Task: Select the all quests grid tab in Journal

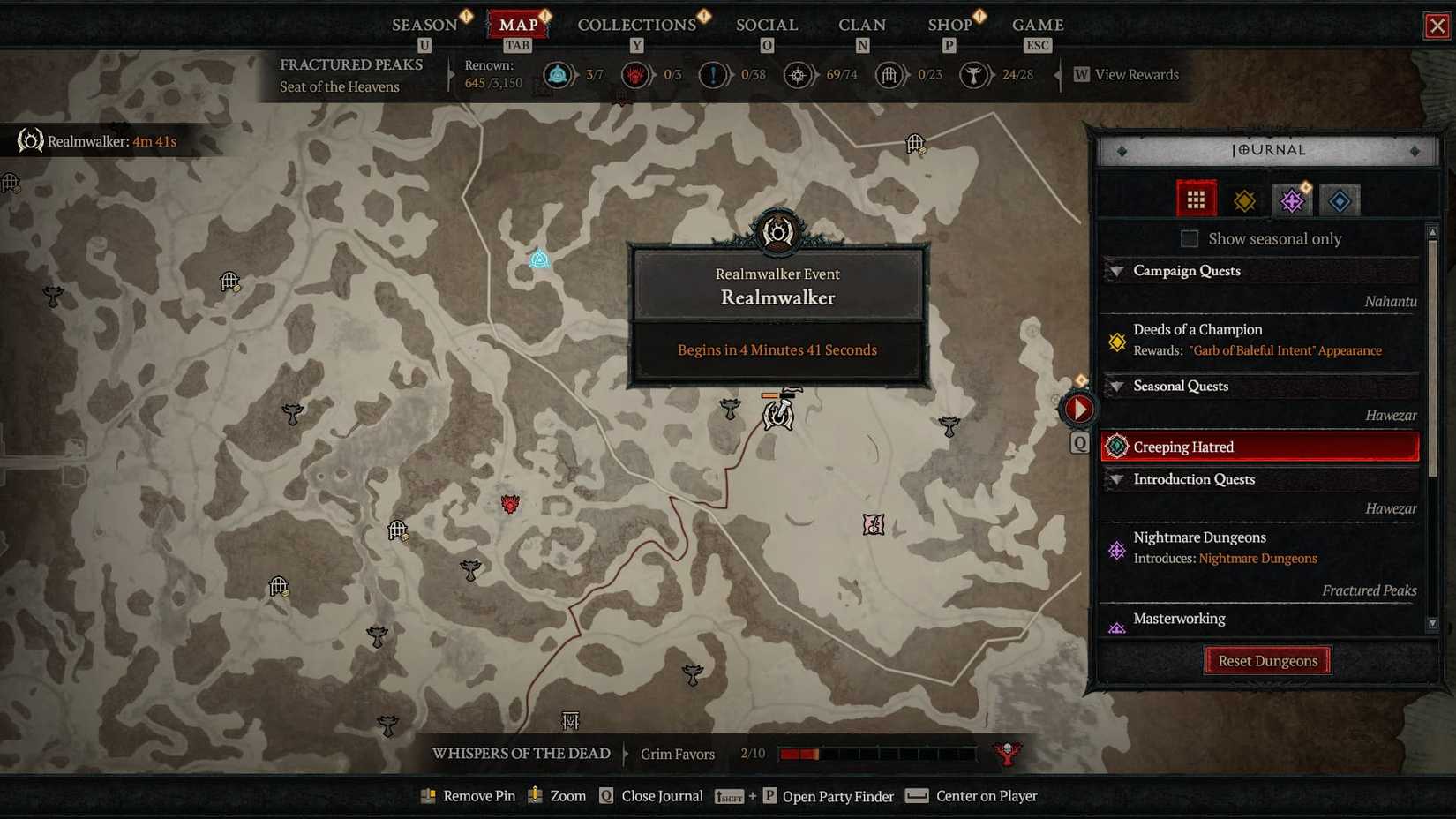Action: click(1197, 199)
